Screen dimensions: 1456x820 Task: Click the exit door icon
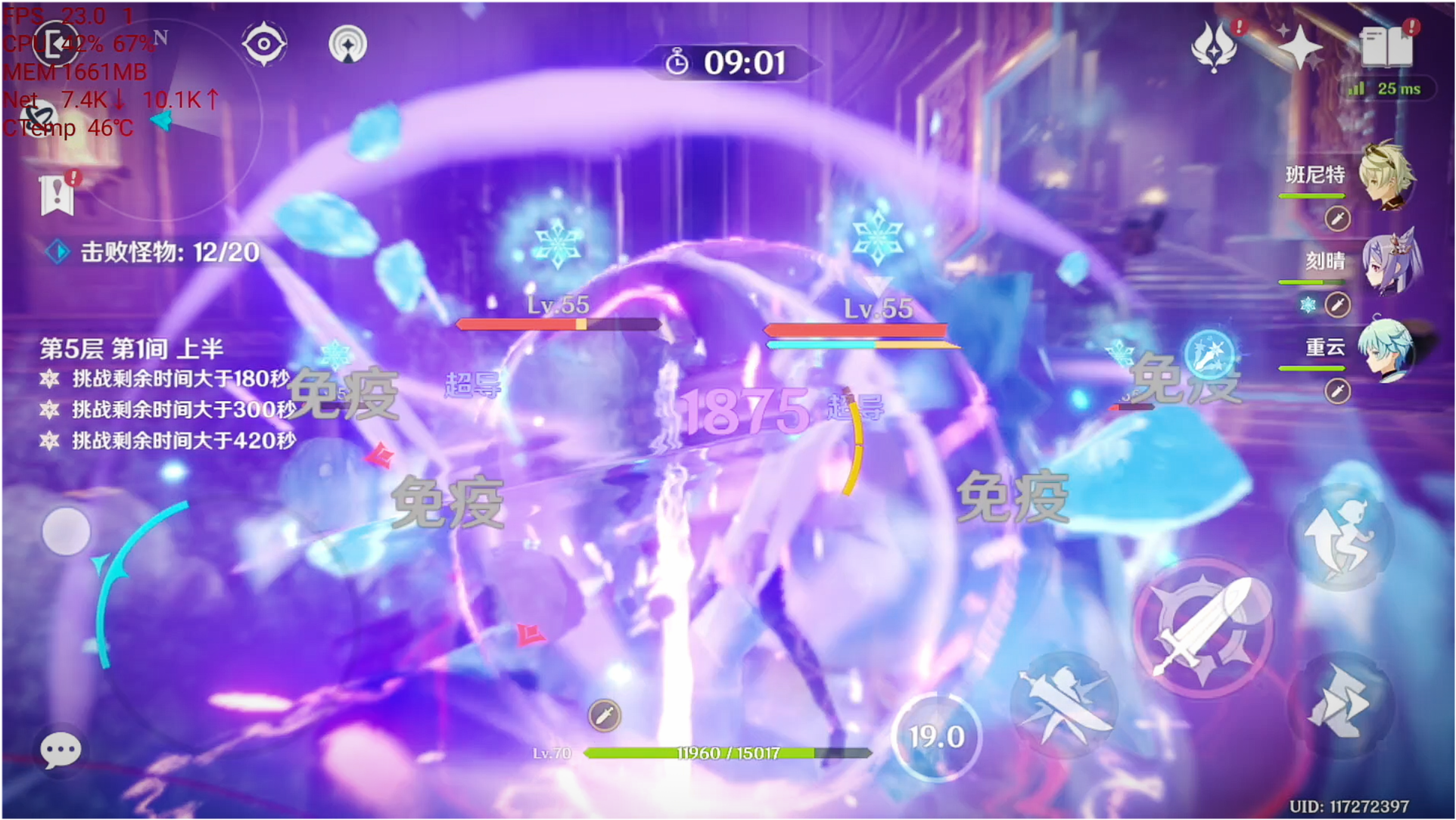pos(56,44)
